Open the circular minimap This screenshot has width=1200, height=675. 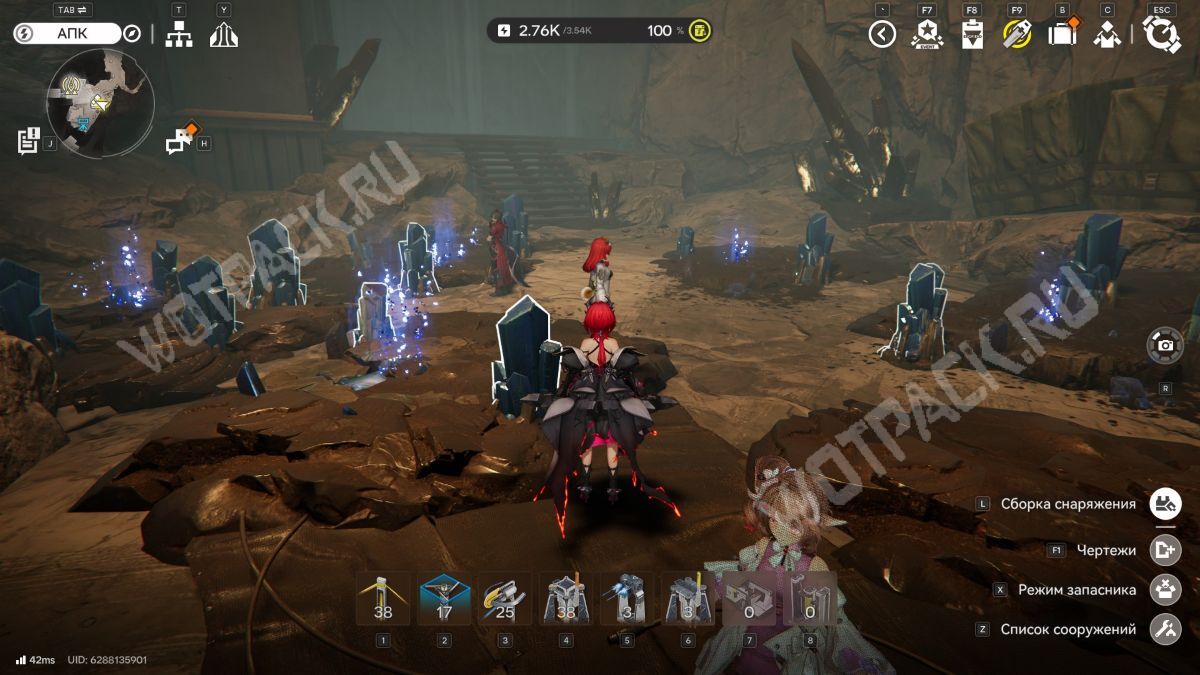tap(100, 103)
